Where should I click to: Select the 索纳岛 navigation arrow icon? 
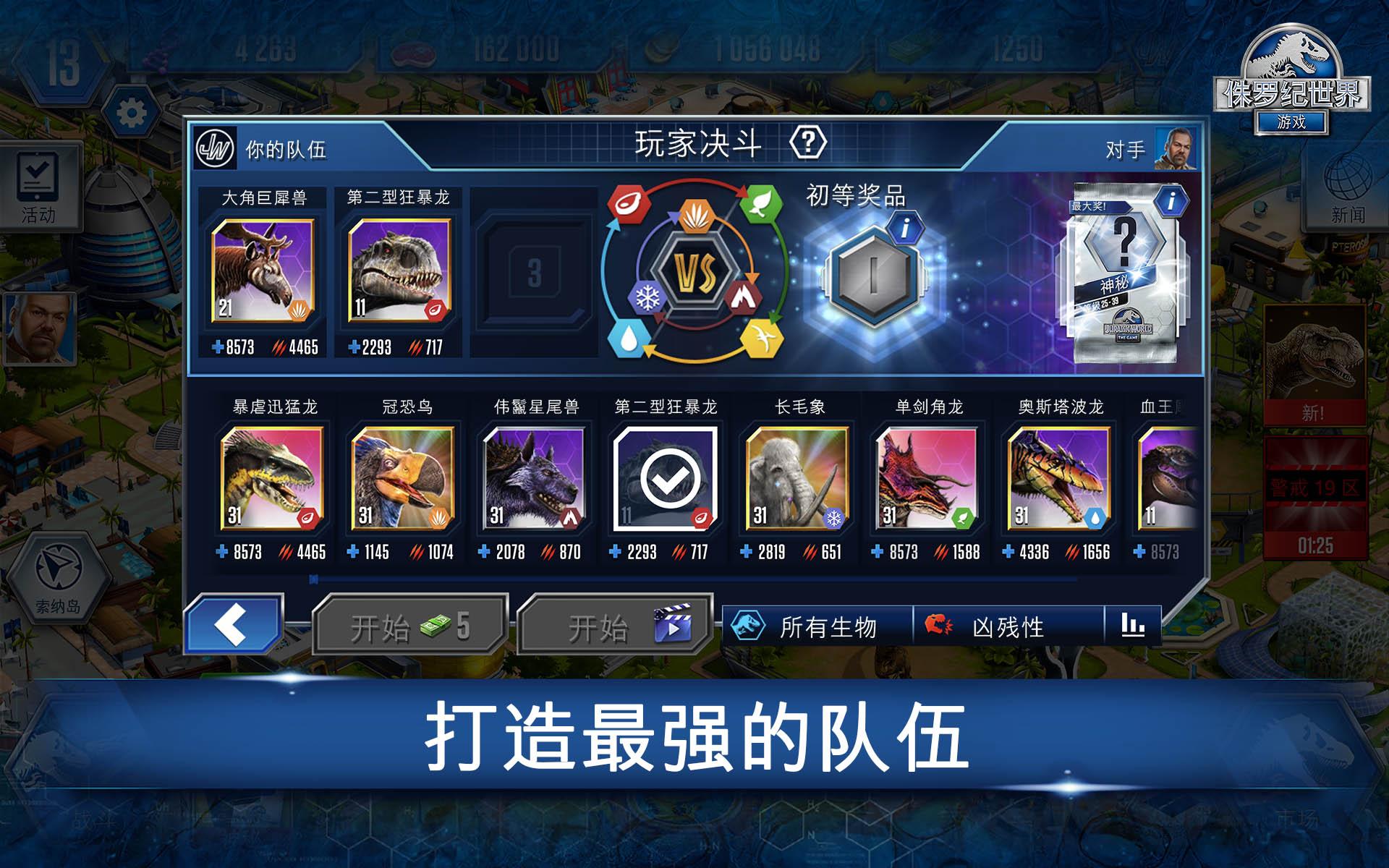58,564
